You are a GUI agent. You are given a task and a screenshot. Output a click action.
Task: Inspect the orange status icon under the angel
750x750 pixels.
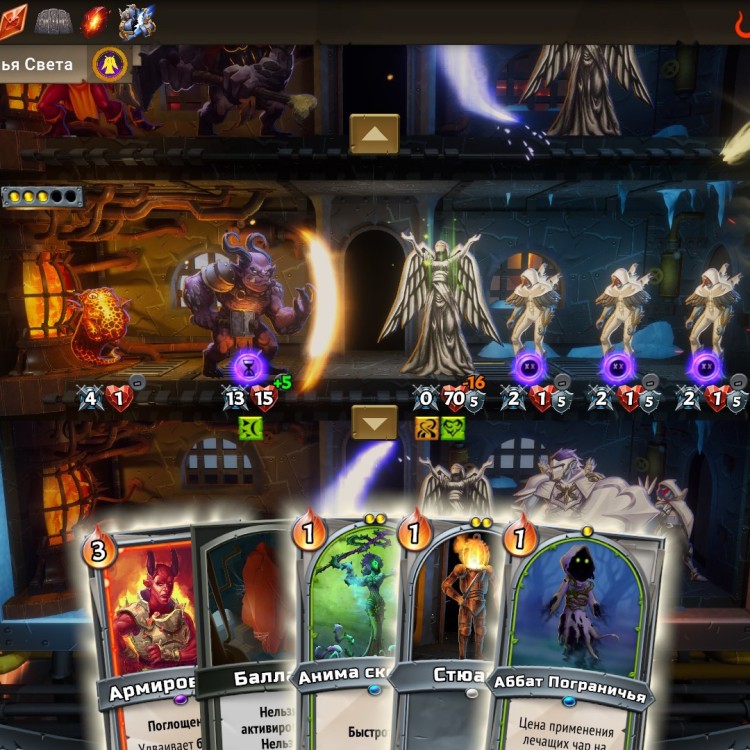click(427, 429)
